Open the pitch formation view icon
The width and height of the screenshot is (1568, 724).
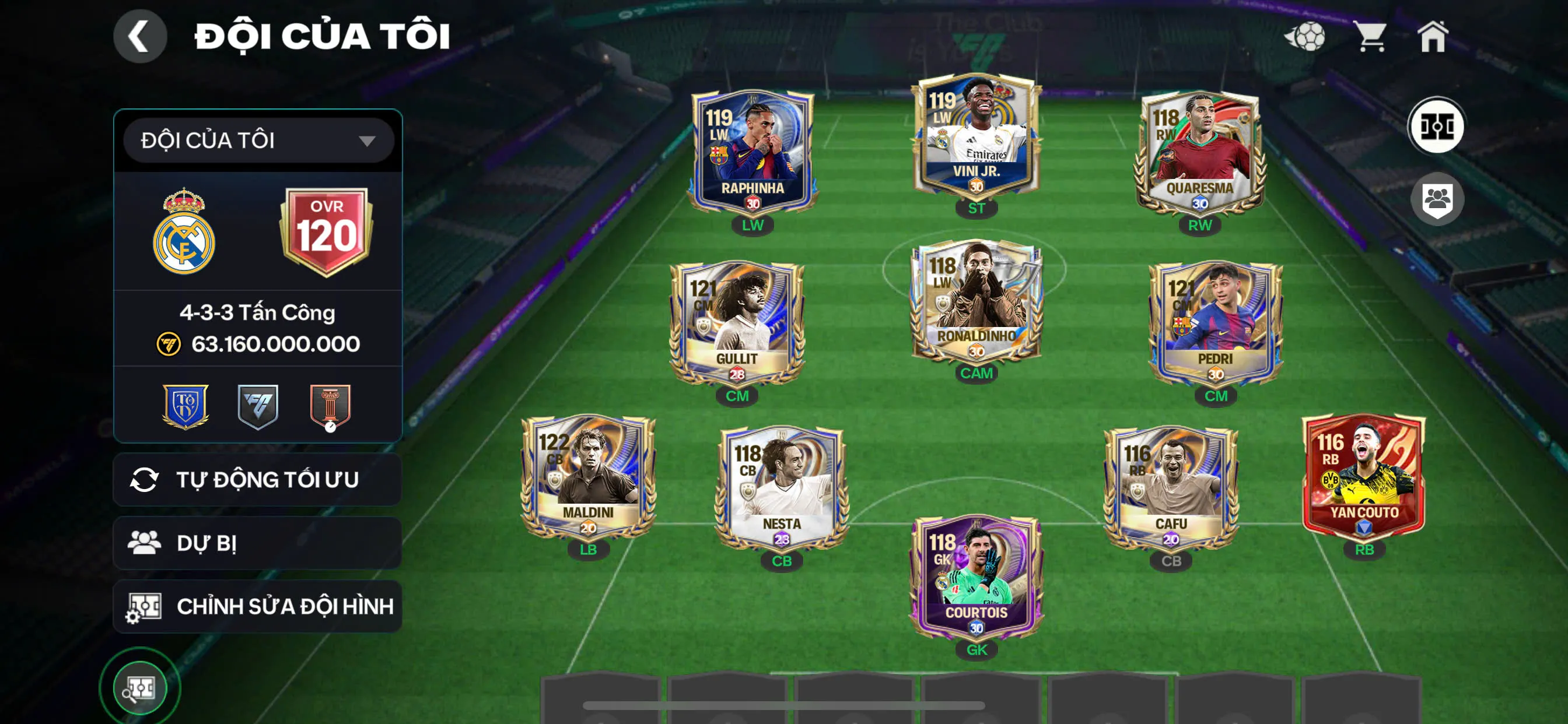point(1437,126)
